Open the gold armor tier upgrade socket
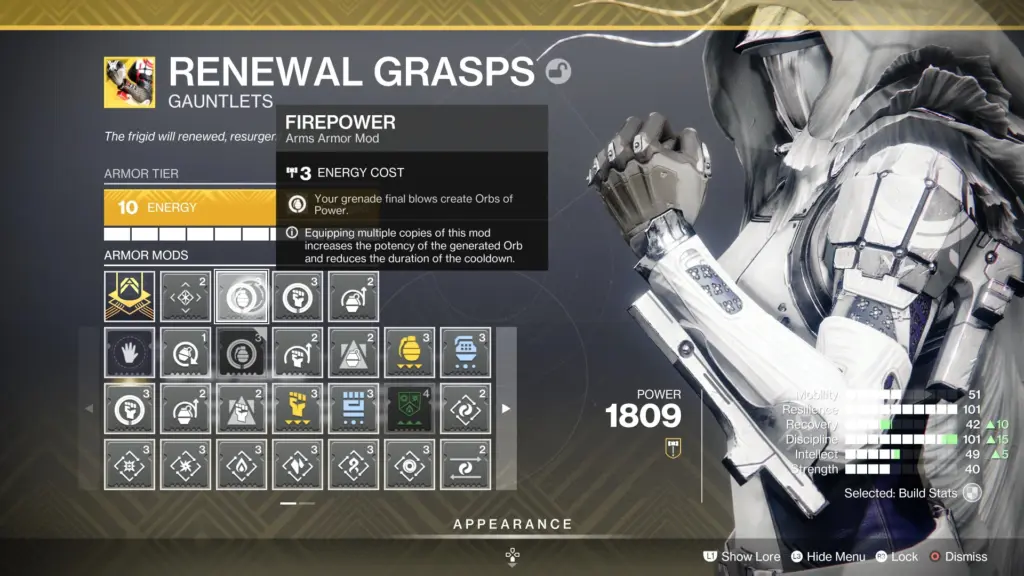Screen dimensions: 1024x576 click(130, 297)
